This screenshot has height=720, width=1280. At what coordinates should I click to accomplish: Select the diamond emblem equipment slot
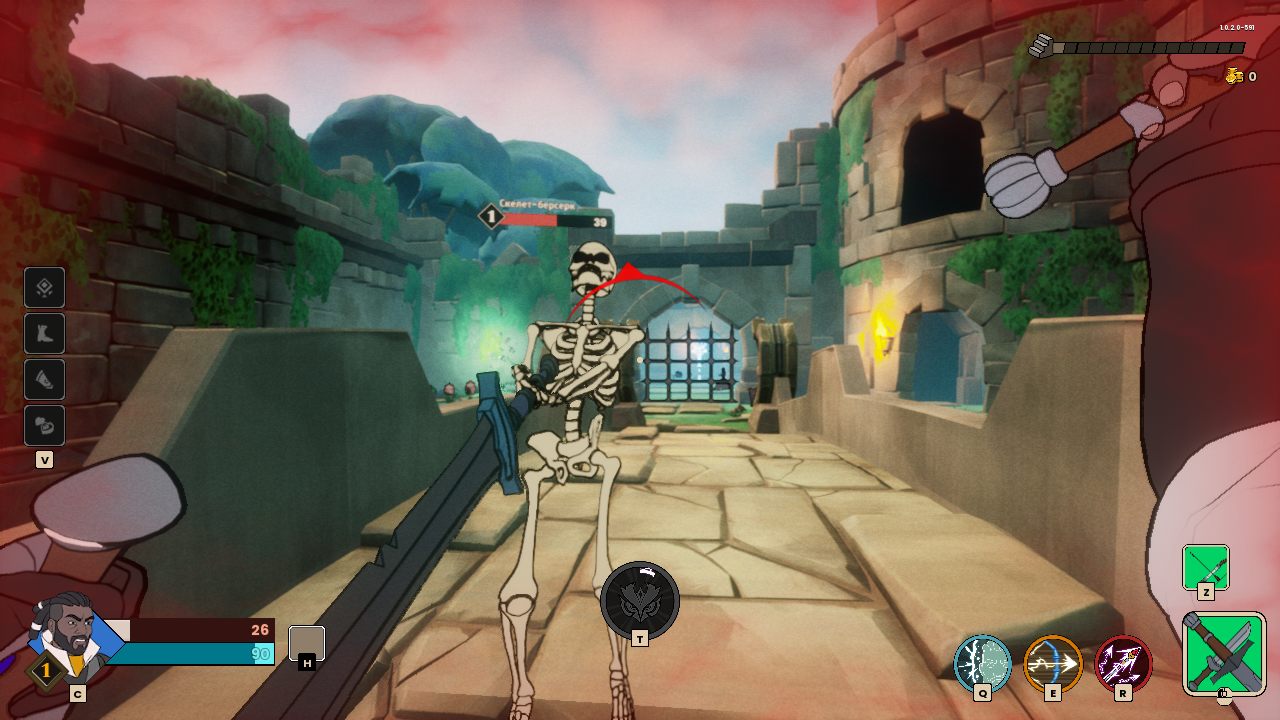[45, 288]
